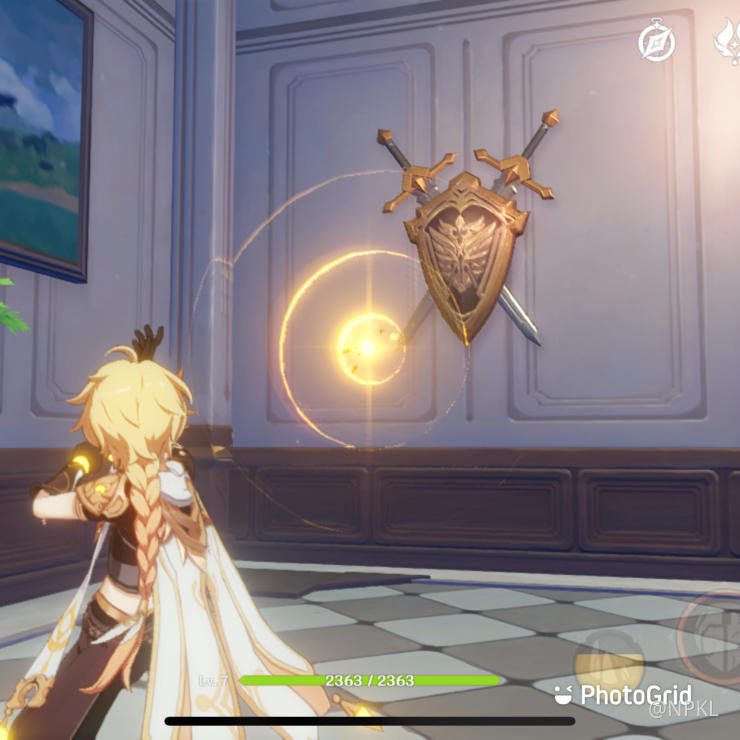Click the PhotoGrid watermark logo
Viewport: 740px width, 740px height.
point(622,695)
